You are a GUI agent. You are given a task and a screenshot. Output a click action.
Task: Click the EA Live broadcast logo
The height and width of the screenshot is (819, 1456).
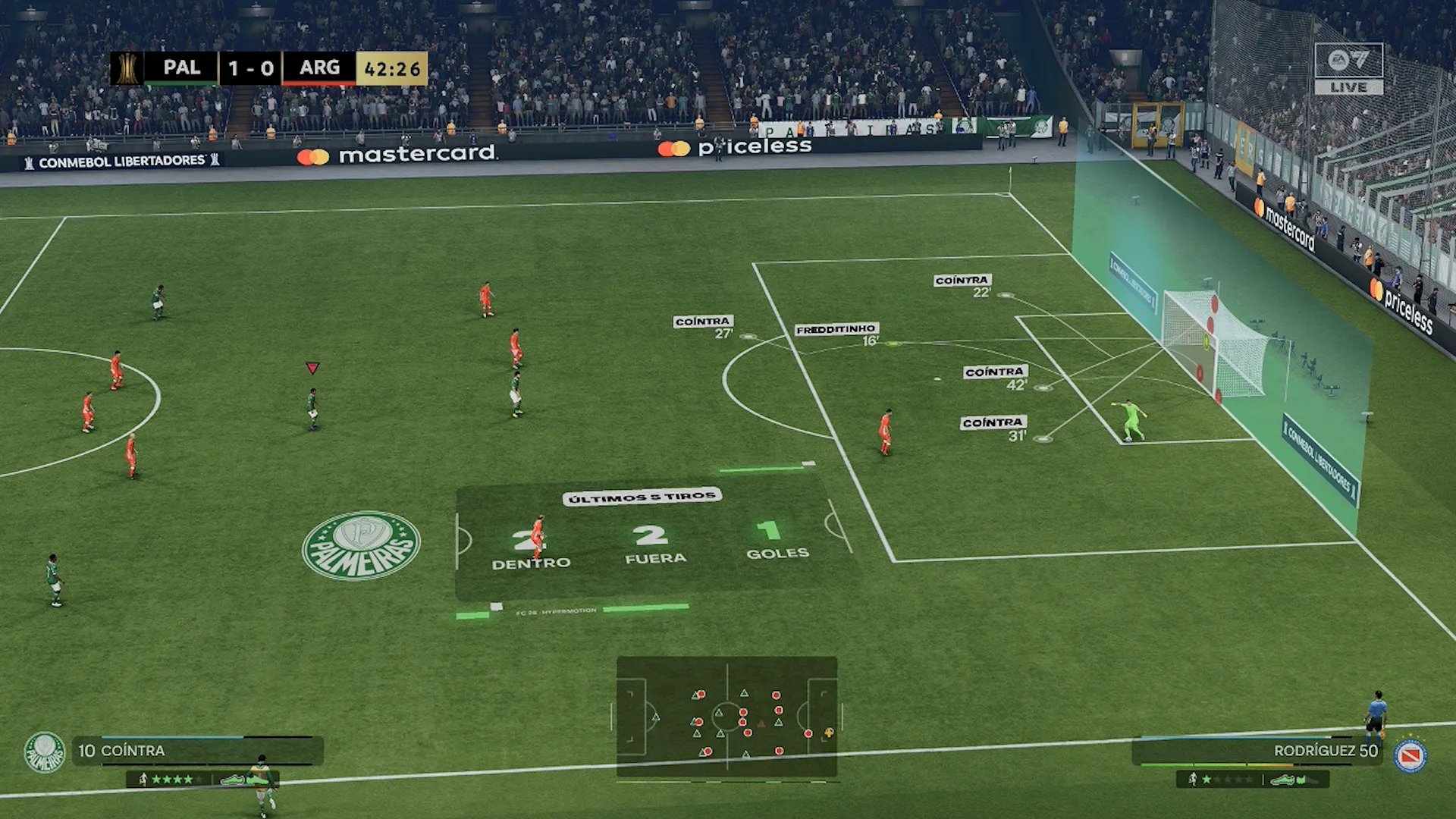pyautogui.click(x=1348, y=68)
